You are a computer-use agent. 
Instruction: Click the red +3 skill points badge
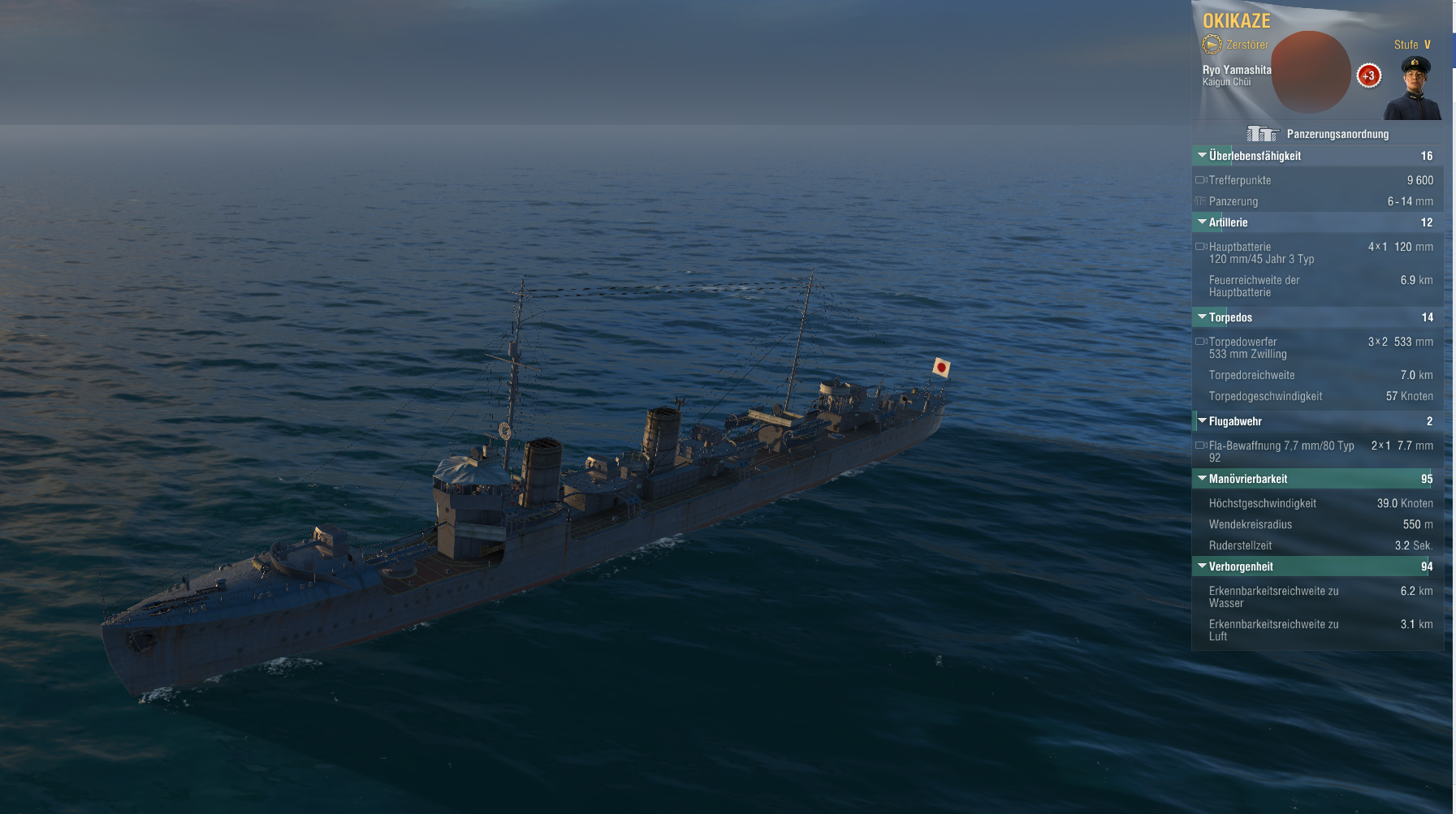(x=1368, y=75)
